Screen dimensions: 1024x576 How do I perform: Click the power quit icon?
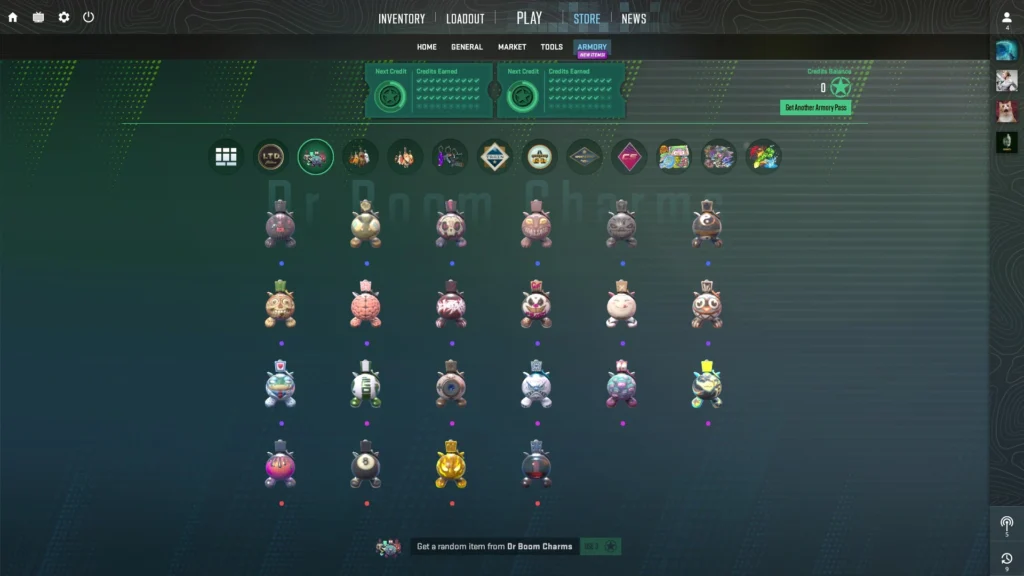point(89,17)
